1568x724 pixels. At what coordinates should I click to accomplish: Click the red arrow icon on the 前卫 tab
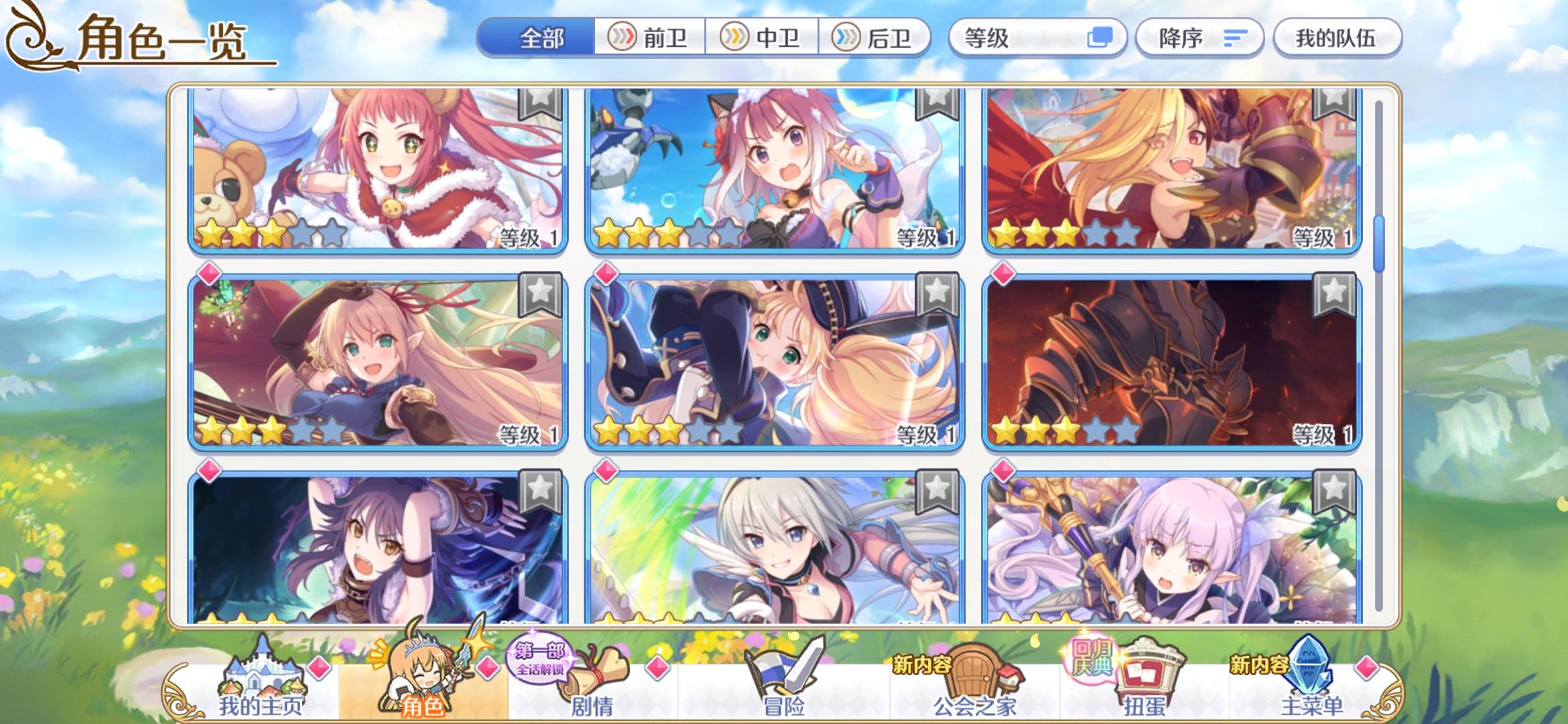pyautogui.click(x=623, y=38)
